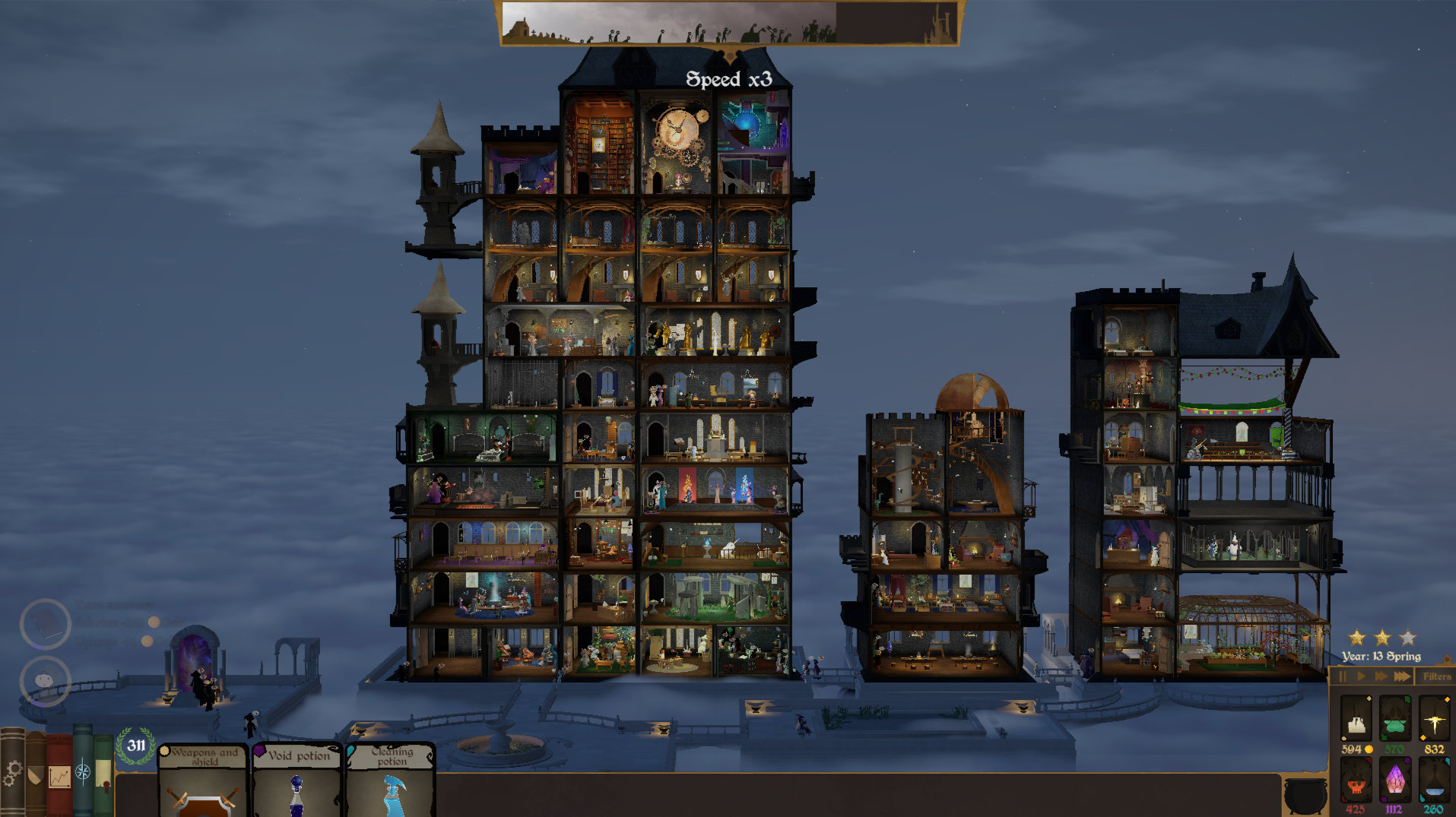Select the golden star resource card
Screen dimensions: 1456x817
coord(1435,719)
